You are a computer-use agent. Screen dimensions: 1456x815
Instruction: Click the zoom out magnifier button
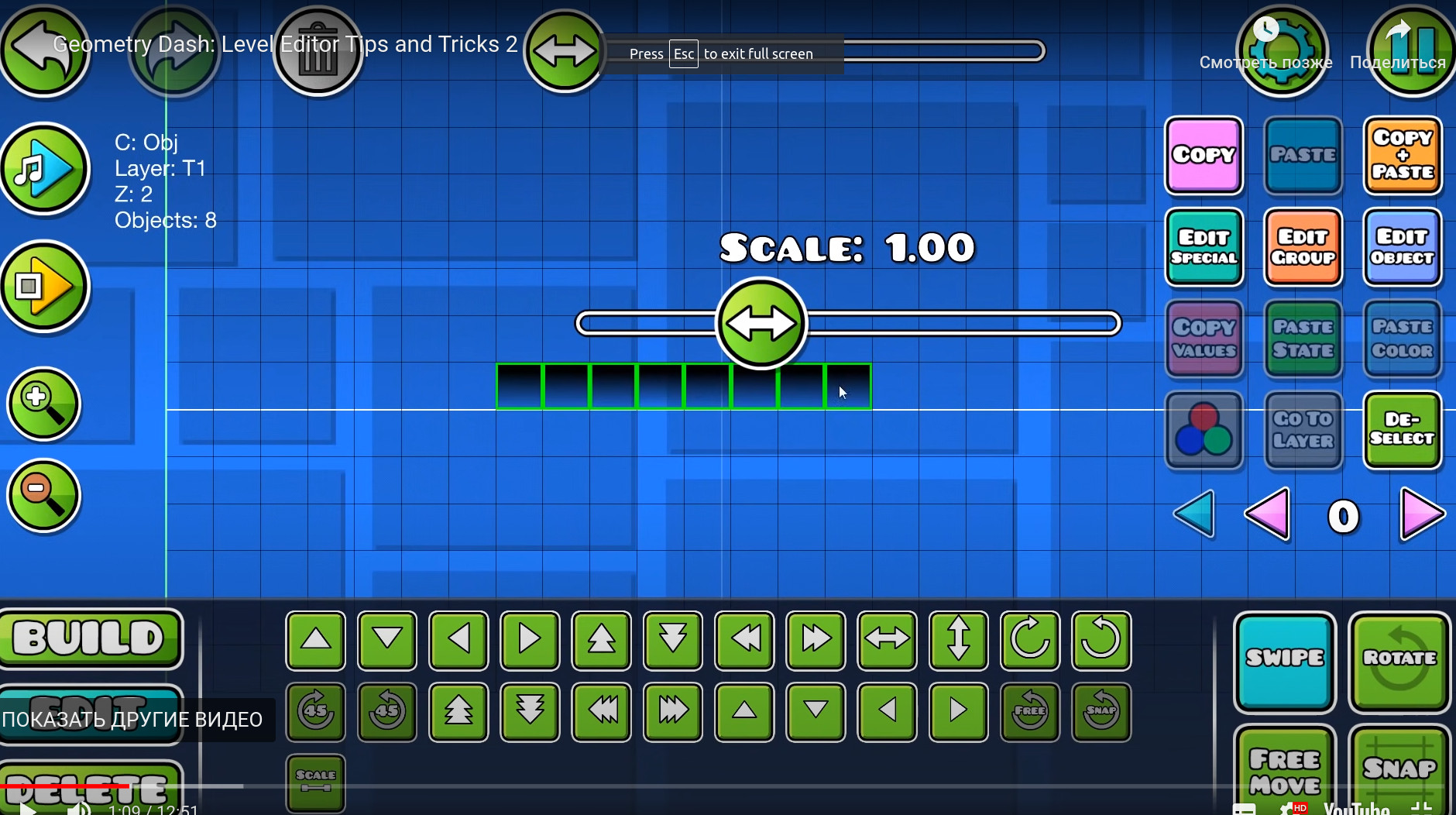point(43,496)
